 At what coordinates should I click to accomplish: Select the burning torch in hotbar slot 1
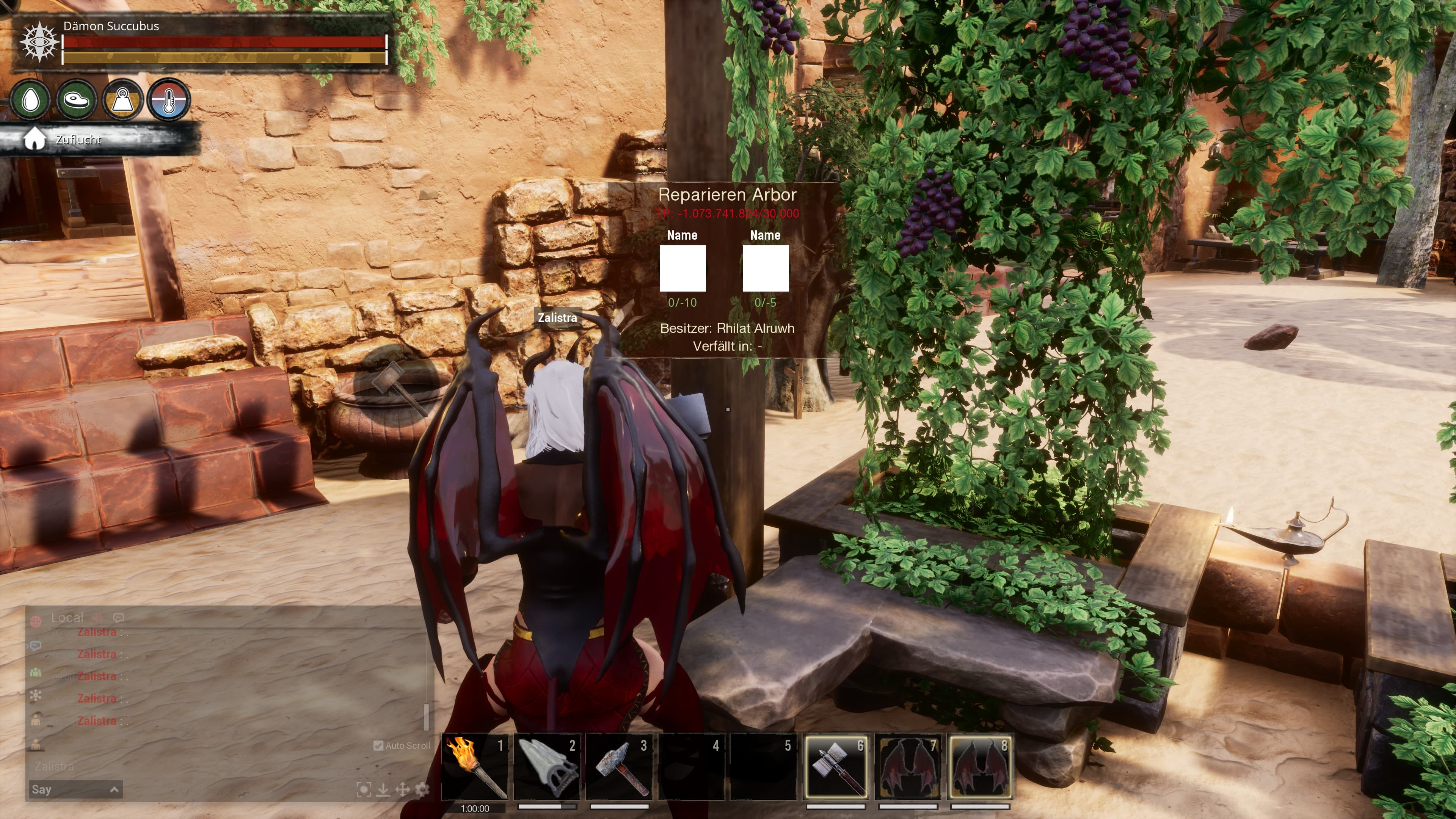tap(475, 766)
